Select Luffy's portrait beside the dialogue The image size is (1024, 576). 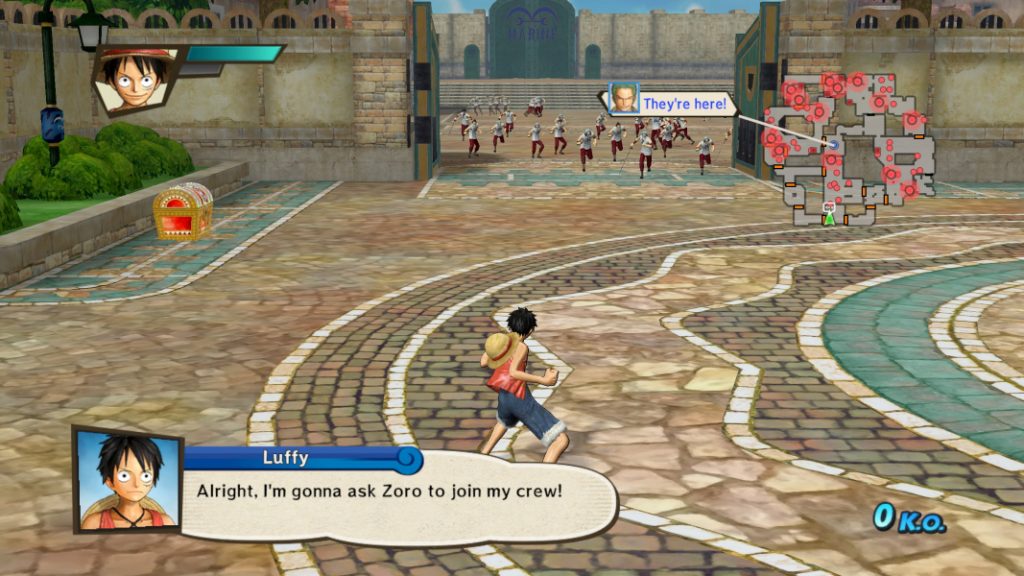coord(127,480)
